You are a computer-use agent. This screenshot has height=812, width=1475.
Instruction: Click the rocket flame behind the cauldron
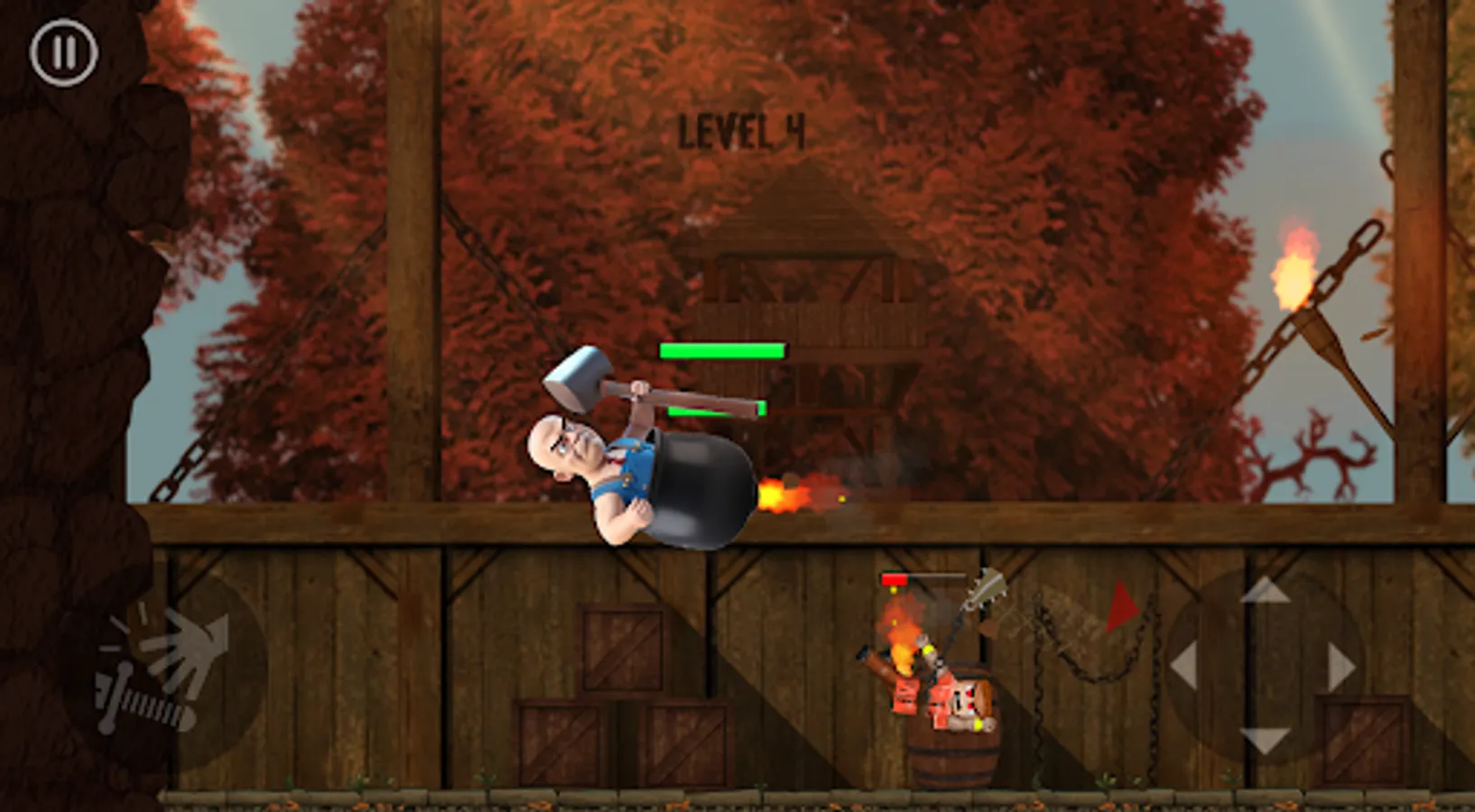coord(785,492)
